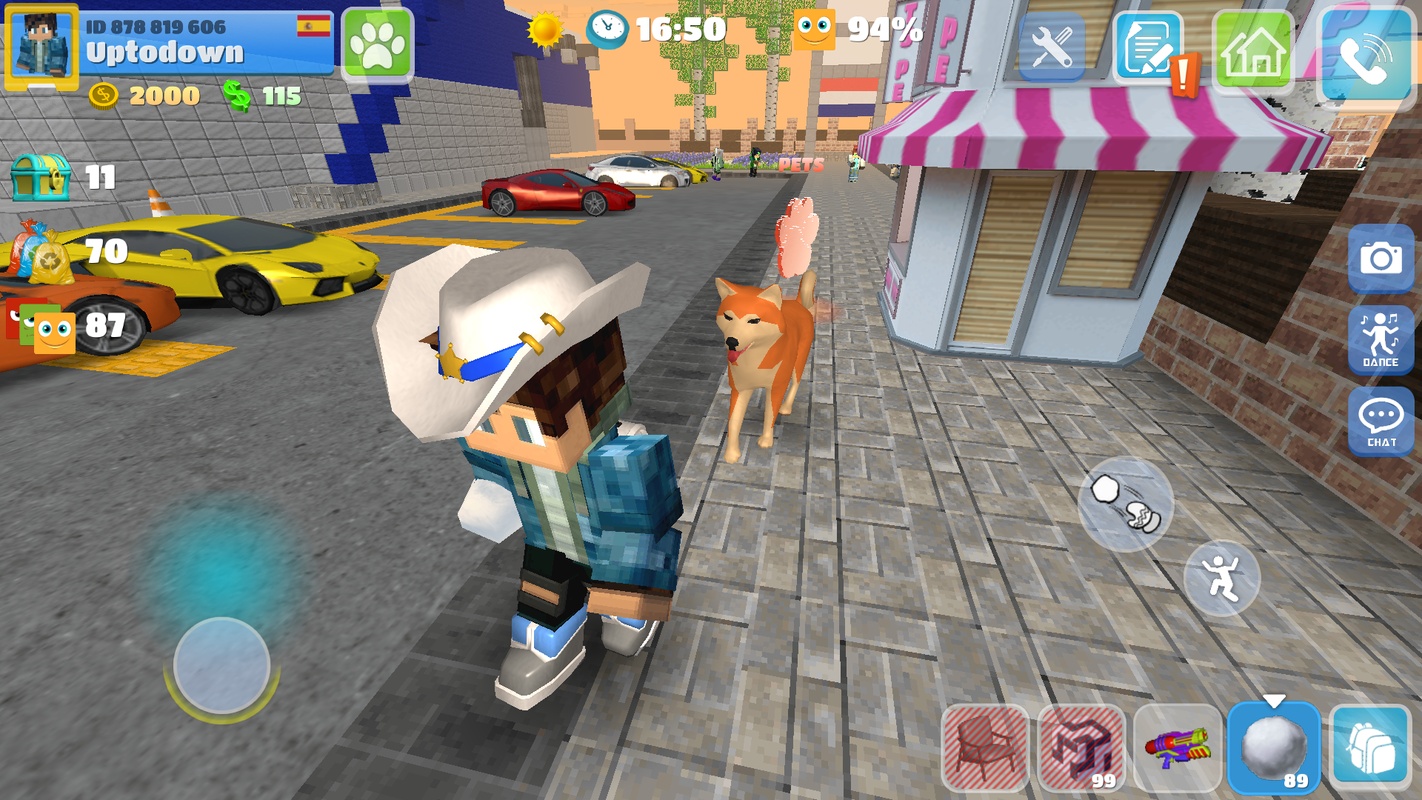Open the treasure chest icon
Viewport: 1422px width, 800px height.
click(40, 177)
